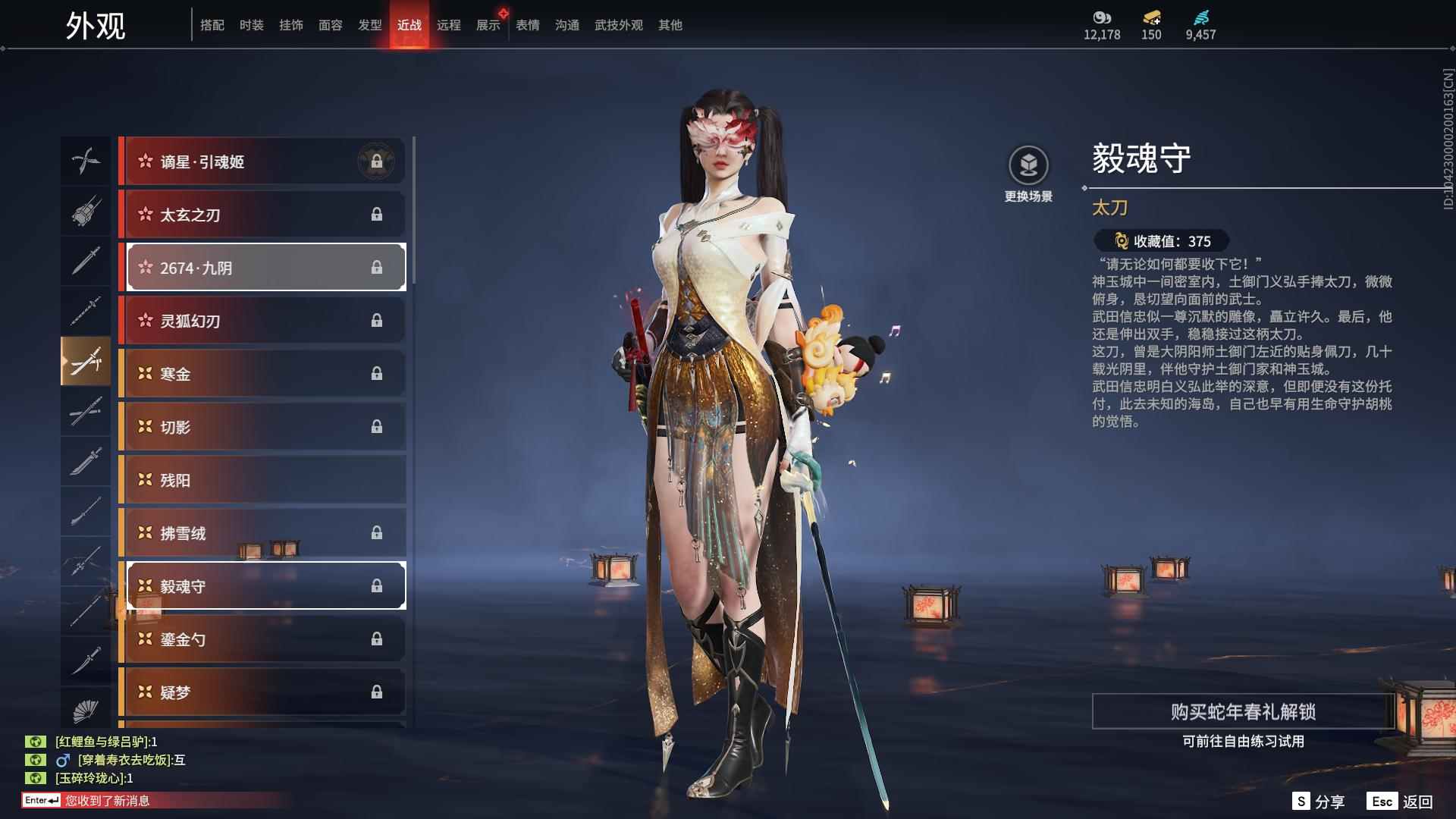Select the highlighted katana weapon category icon
Image resolution: width=1456 pixels, height=819 pixels.
coord(86,361)
